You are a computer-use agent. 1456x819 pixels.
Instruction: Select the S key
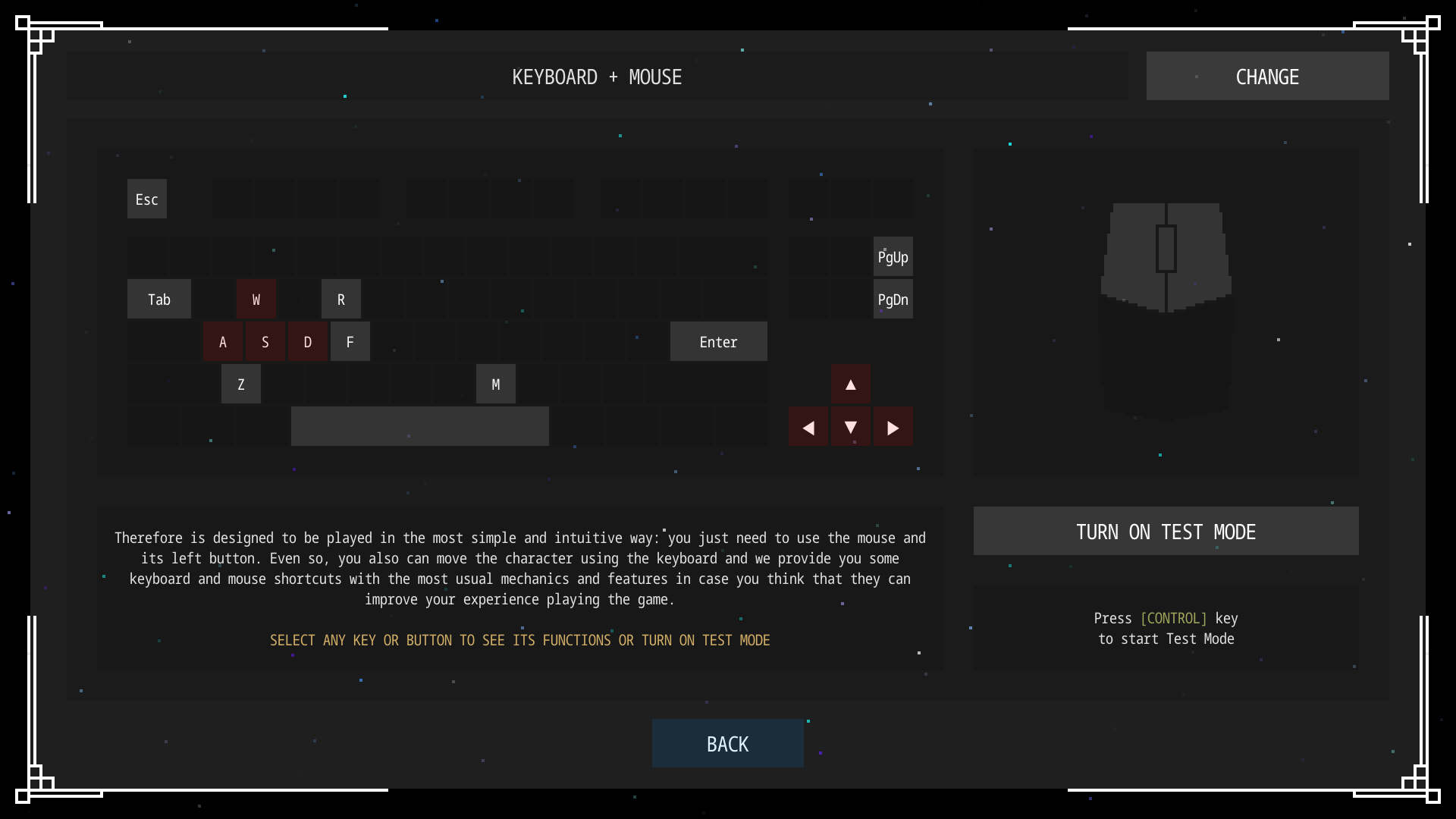pos(265,341)
